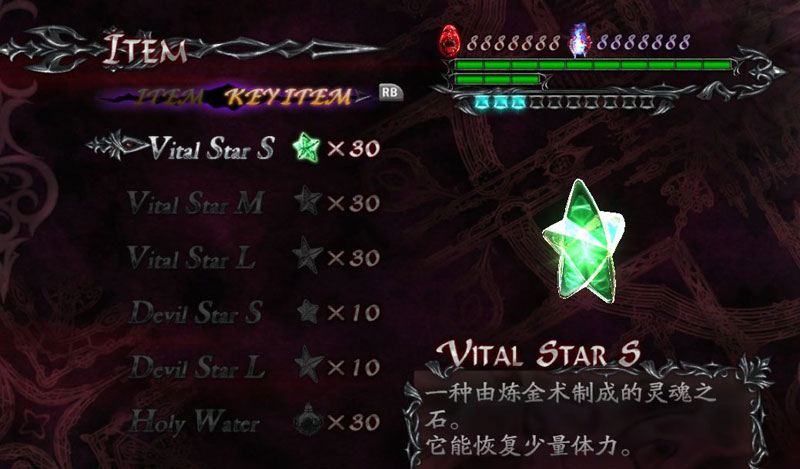
Task: Select the Vital Star S item
Action: (211, 149)
